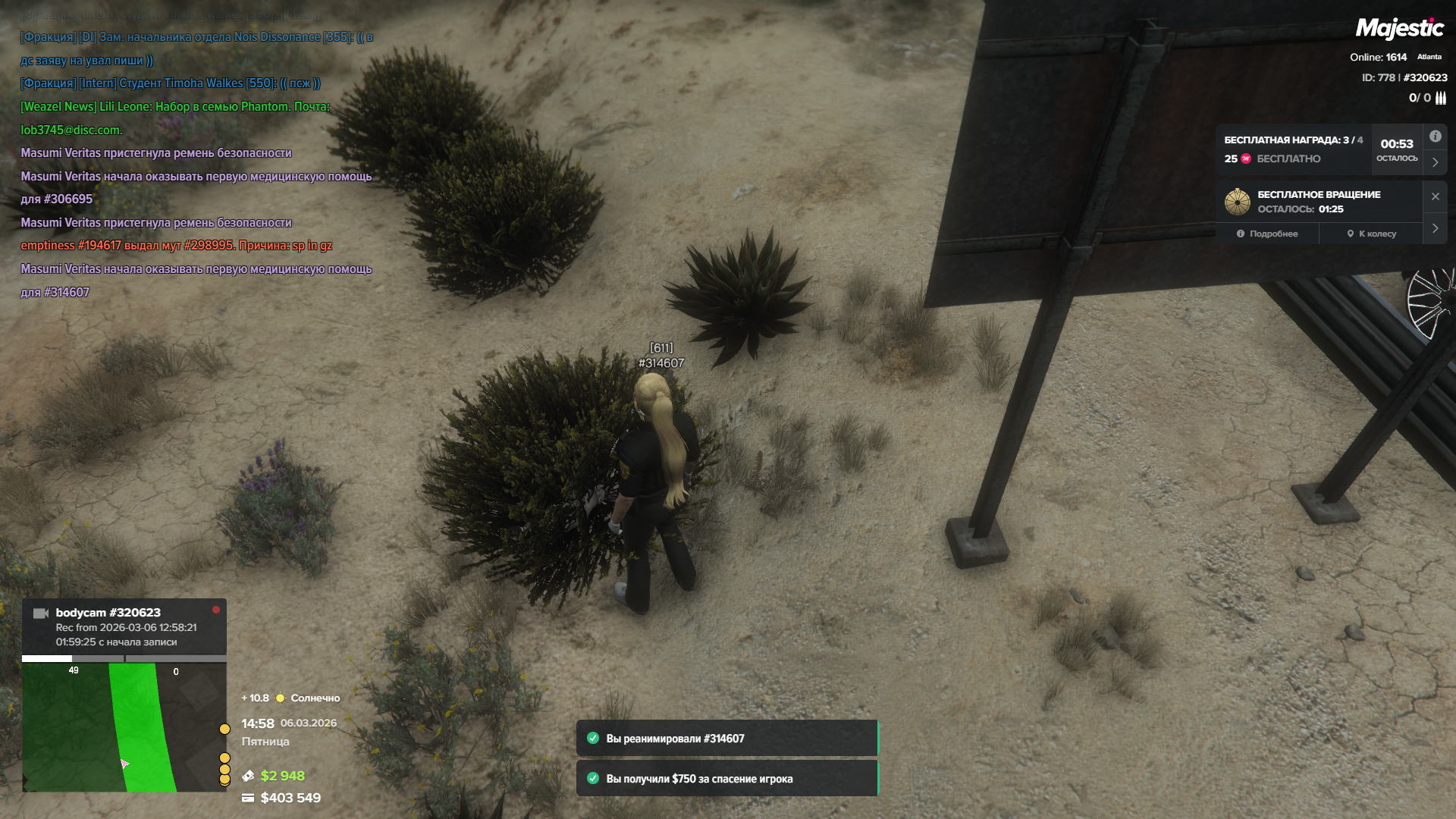Select the К колесу waypoint button
The height and width of the screenshot is (819, 1456).
(x=1371, y=234)
